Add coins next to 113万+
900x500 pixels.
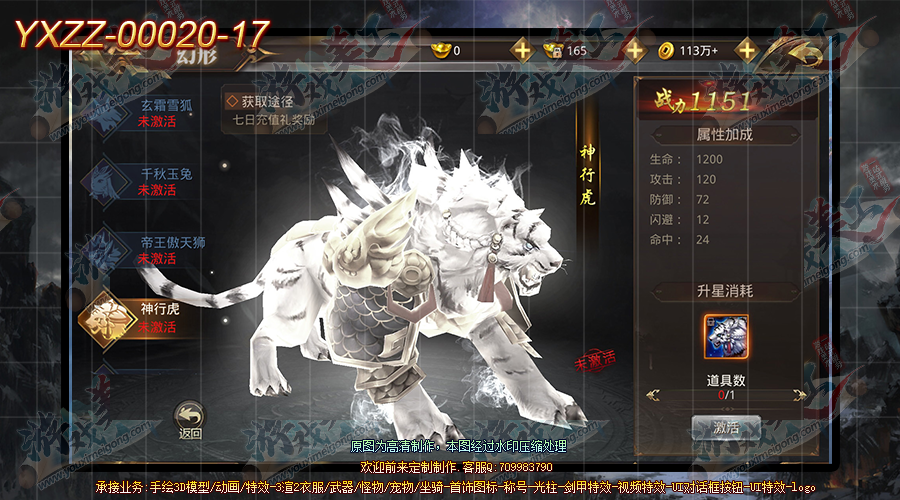(746, 50)
